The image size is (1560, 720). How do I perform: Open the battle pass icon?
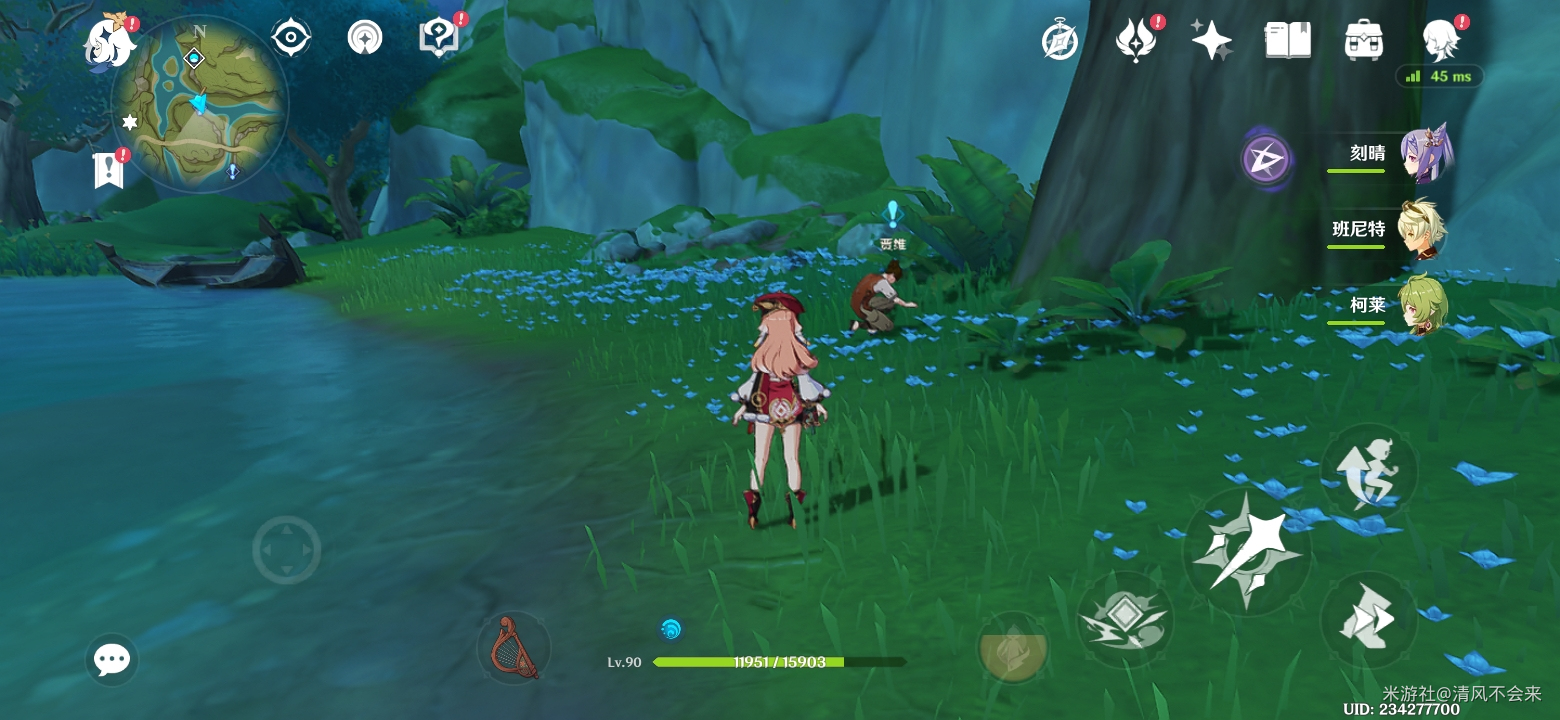pos(1135,41)
